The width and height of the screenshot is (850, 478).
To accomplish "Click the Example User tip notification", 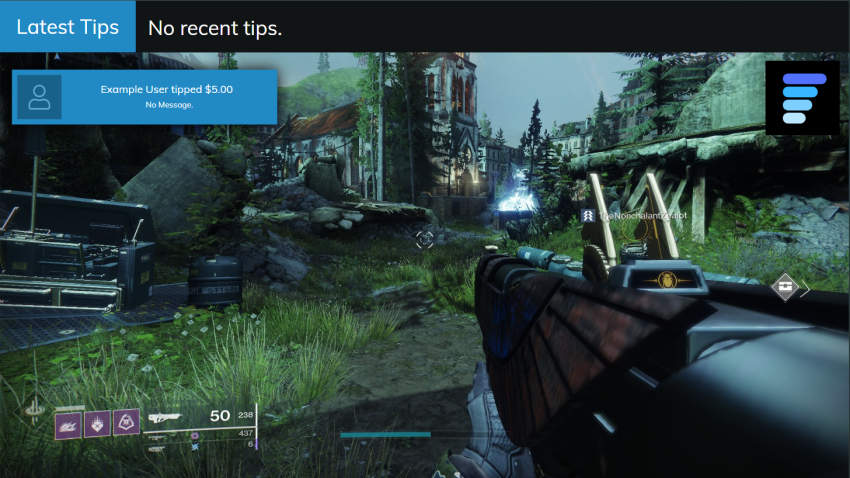I will pyautogui.click(x=144, y=96).
